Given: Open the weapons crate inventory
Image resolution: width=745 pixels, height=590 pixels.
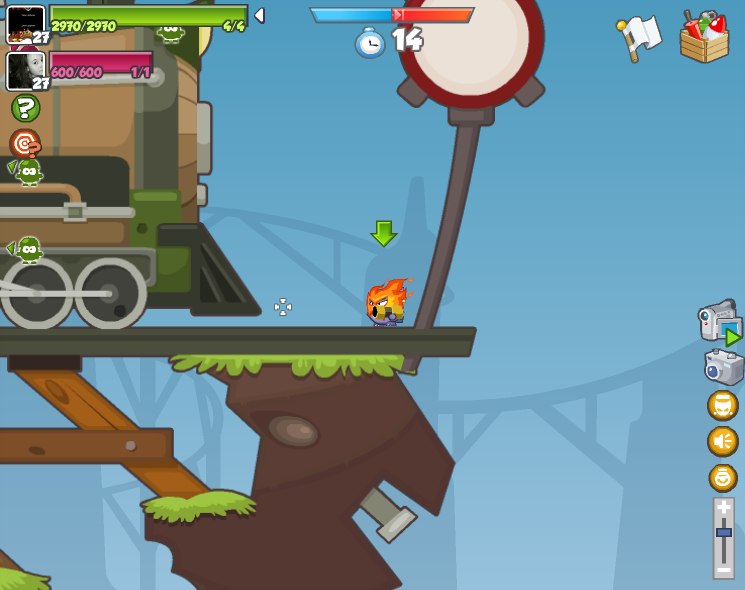Looking at the screenshot, I should (x=704, y=38).
